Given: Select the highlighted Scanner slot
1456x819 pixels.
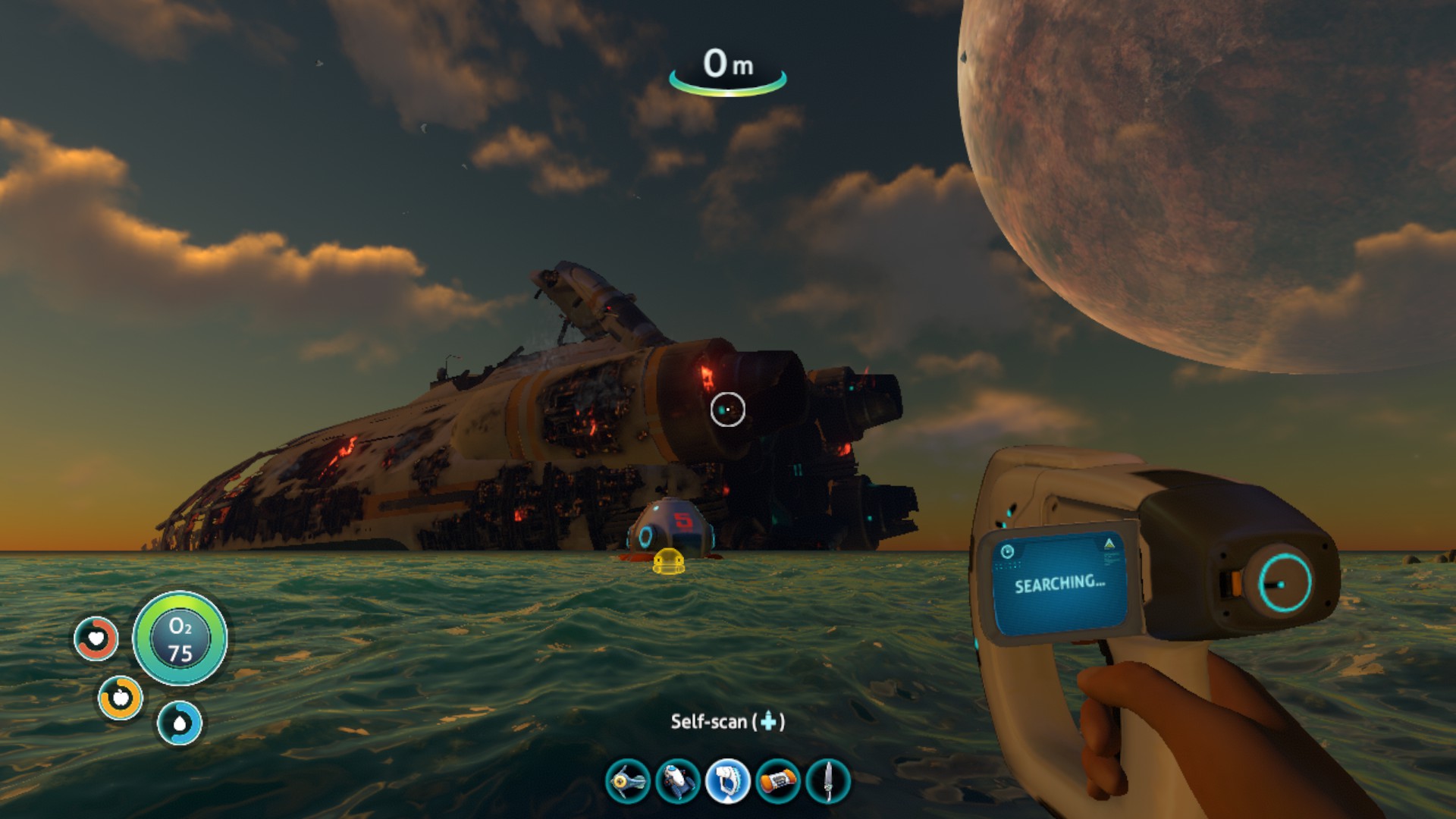Looking at the screenshot, I should coord(727,781).
